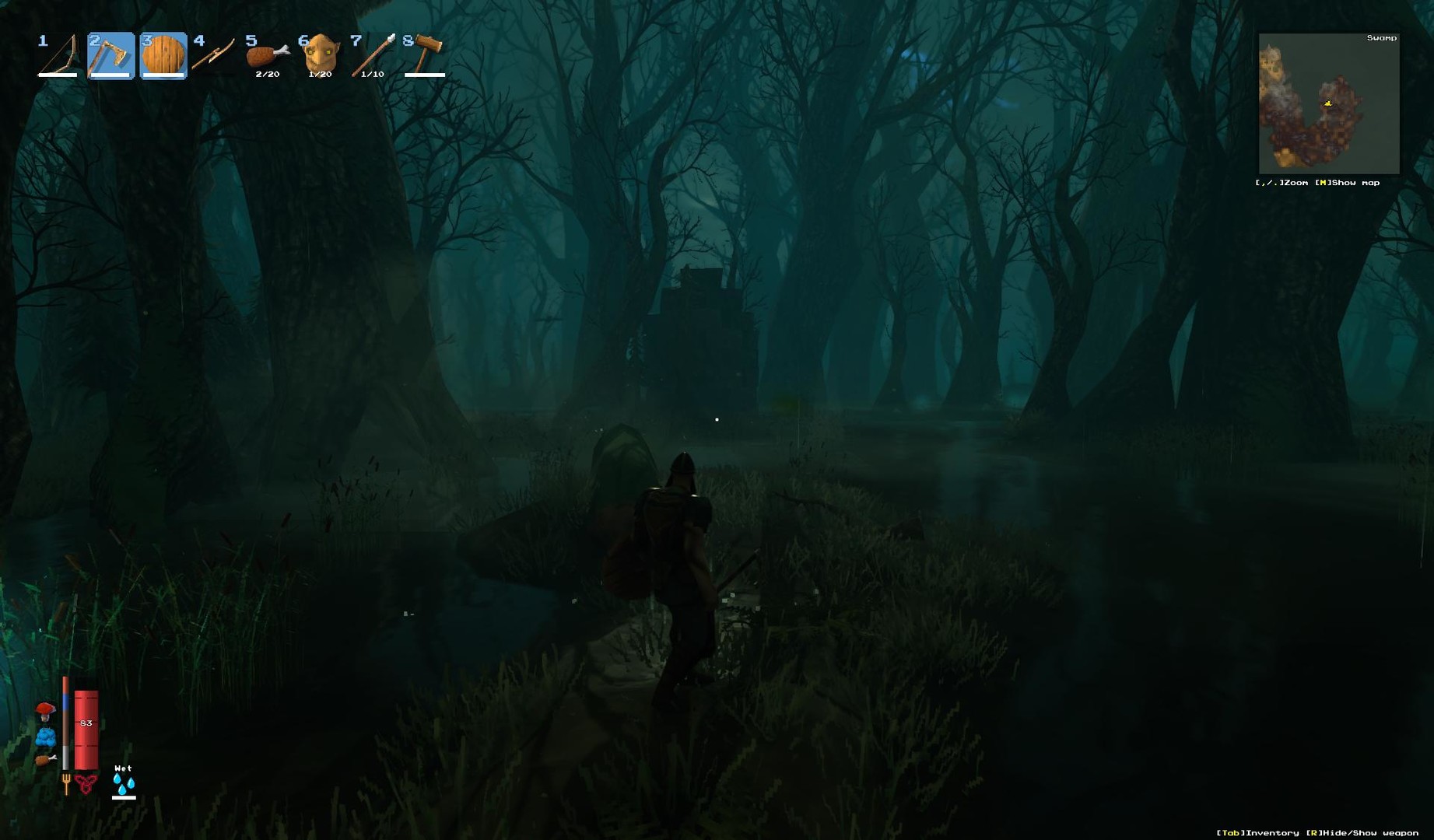The height and width of the screenshot is (840, 1434).
Task: Click the blueberries food icon
Action: point(46,736)
